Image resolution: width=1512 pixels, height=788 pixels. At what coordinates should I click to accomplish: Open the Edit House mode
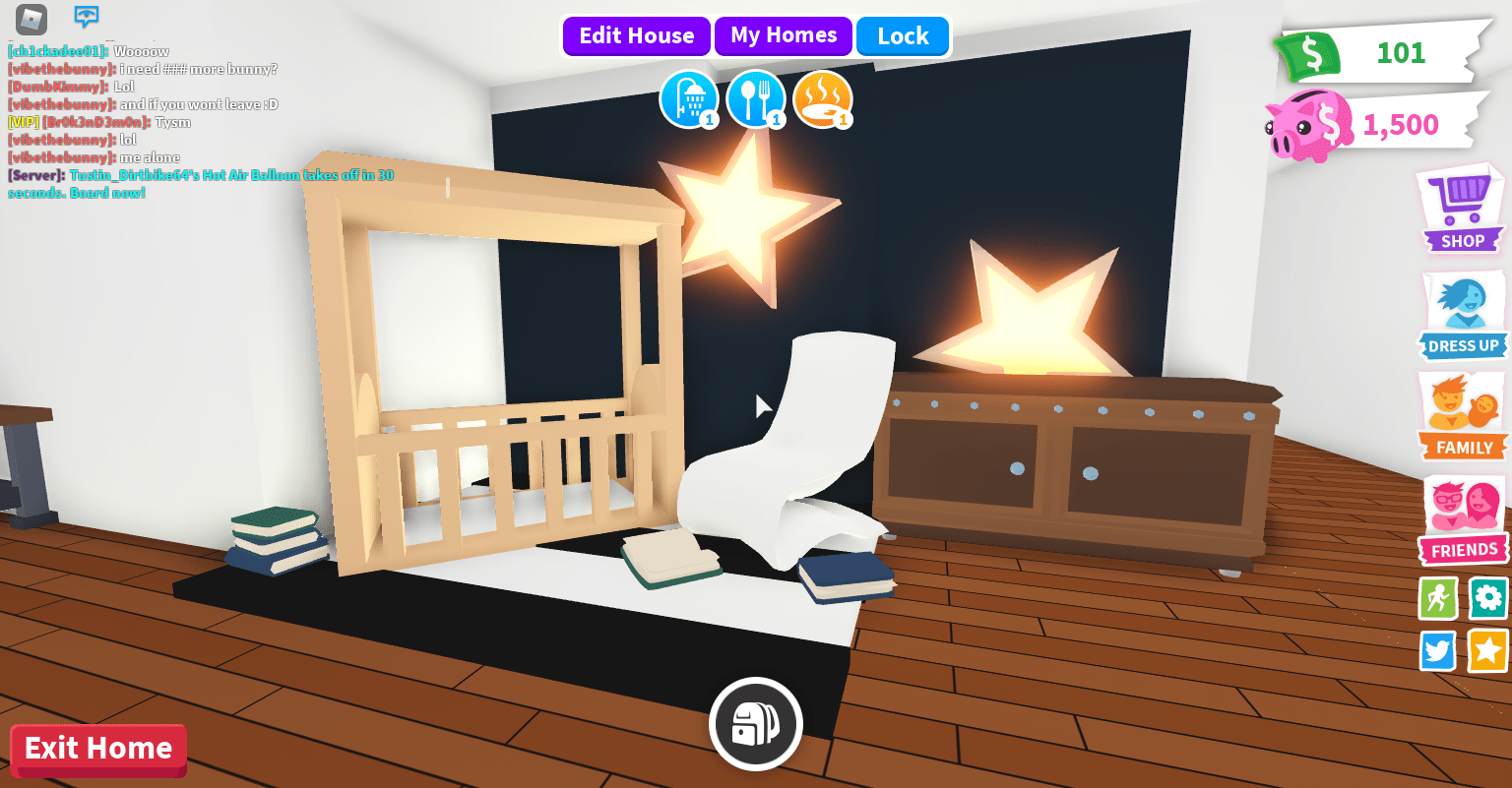636,35
